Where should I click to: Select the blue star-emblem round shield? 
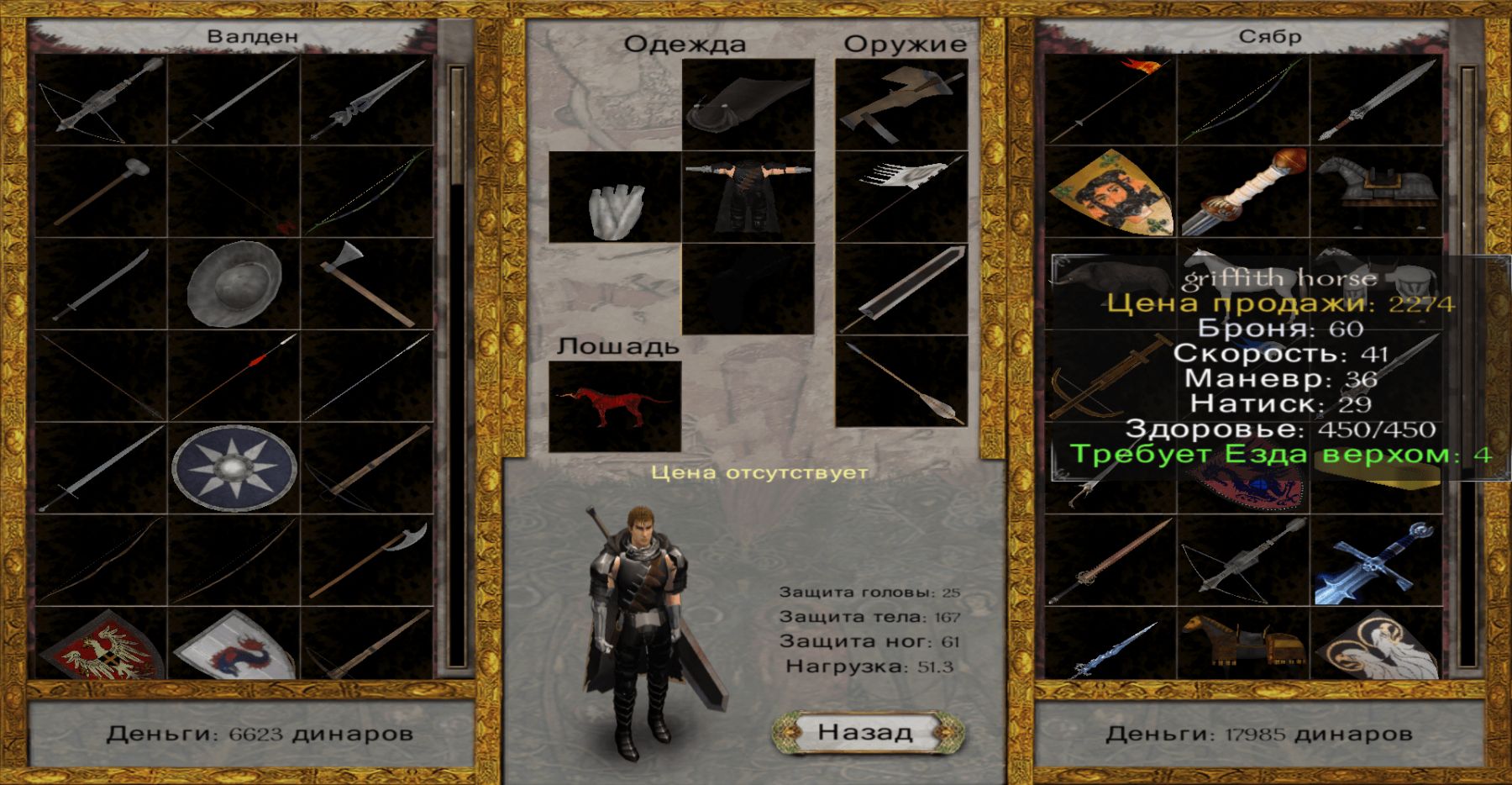pos(234,468)
